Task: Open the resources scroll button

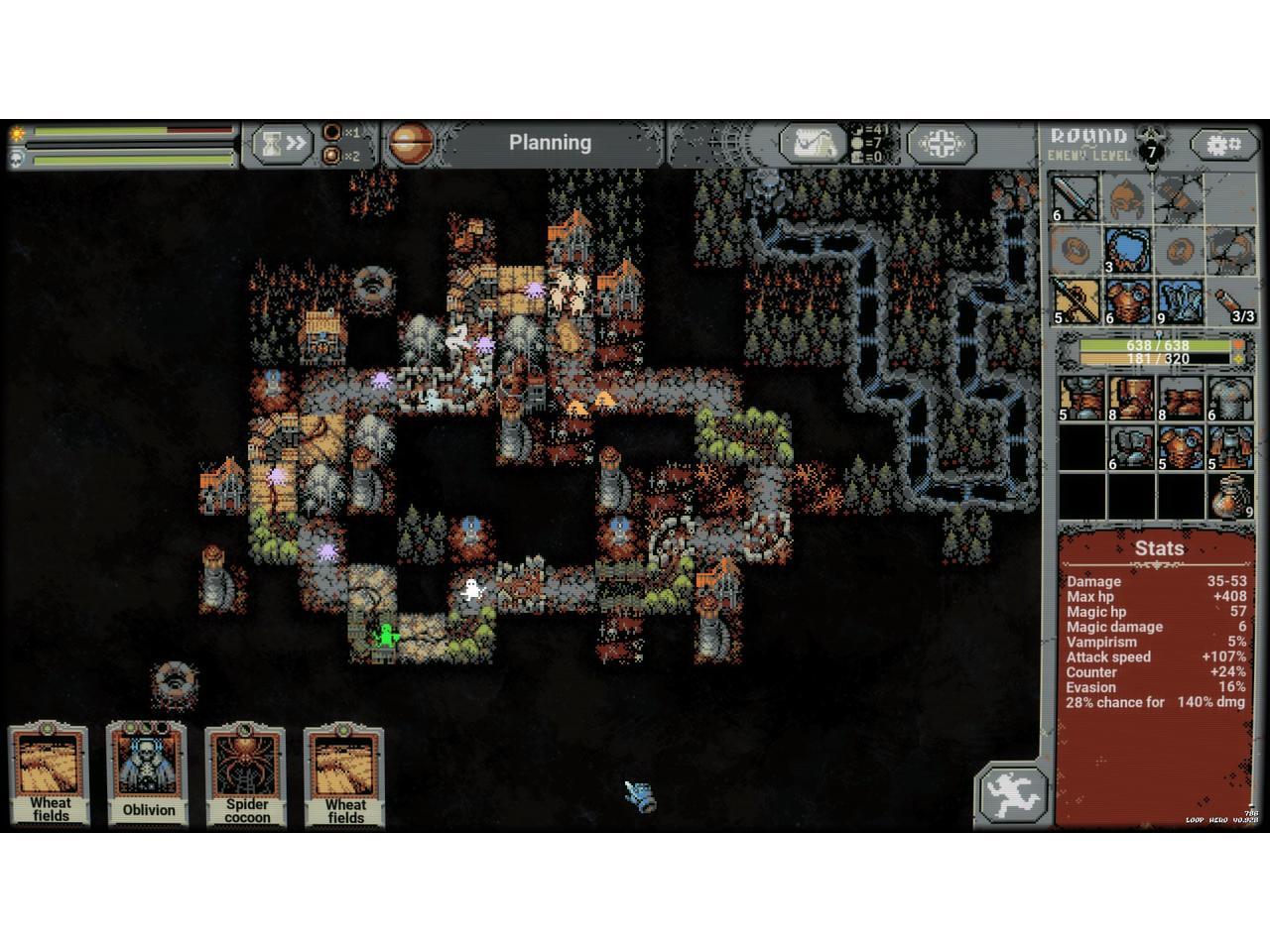Action: point(812,145)
